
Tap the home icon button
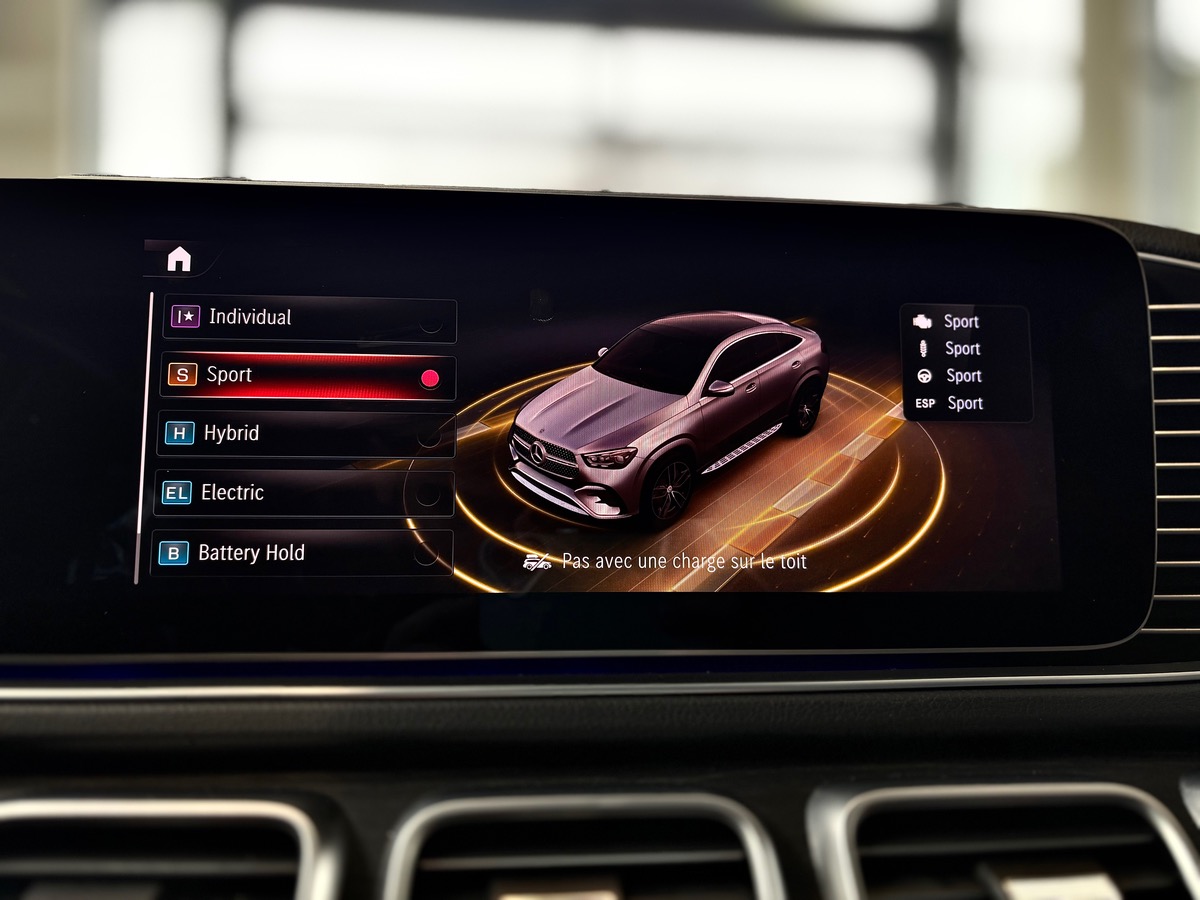click(x=179, y=260)
